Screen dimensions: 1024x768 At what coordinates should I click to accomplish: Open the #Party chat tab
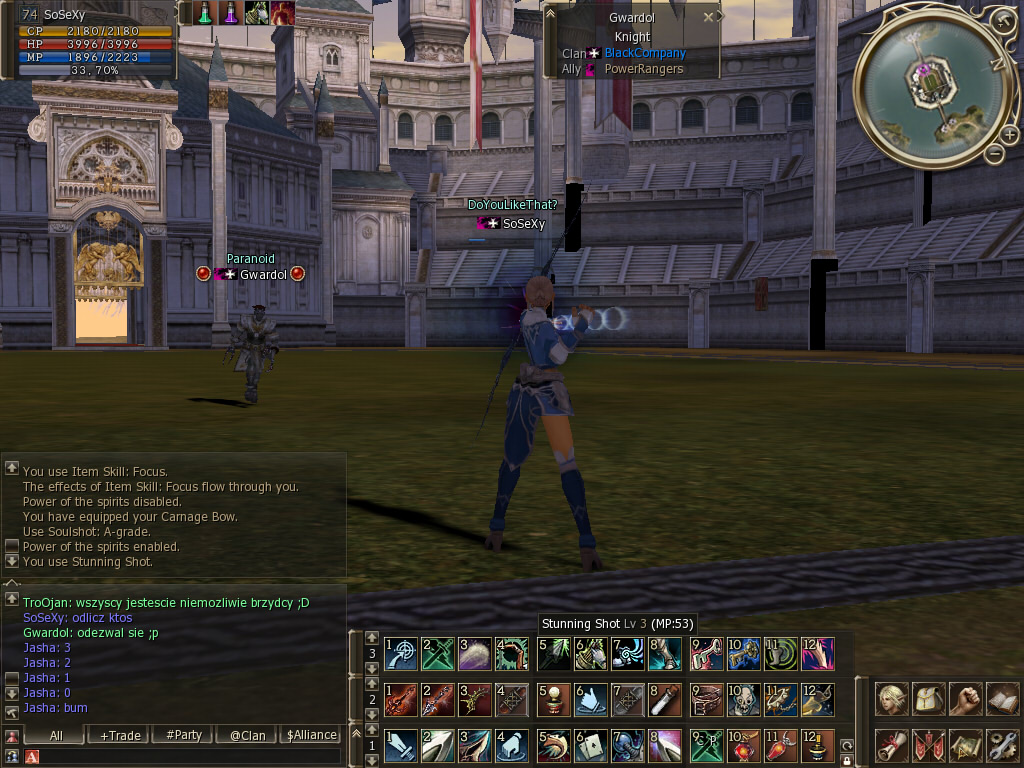coord(184,735)
